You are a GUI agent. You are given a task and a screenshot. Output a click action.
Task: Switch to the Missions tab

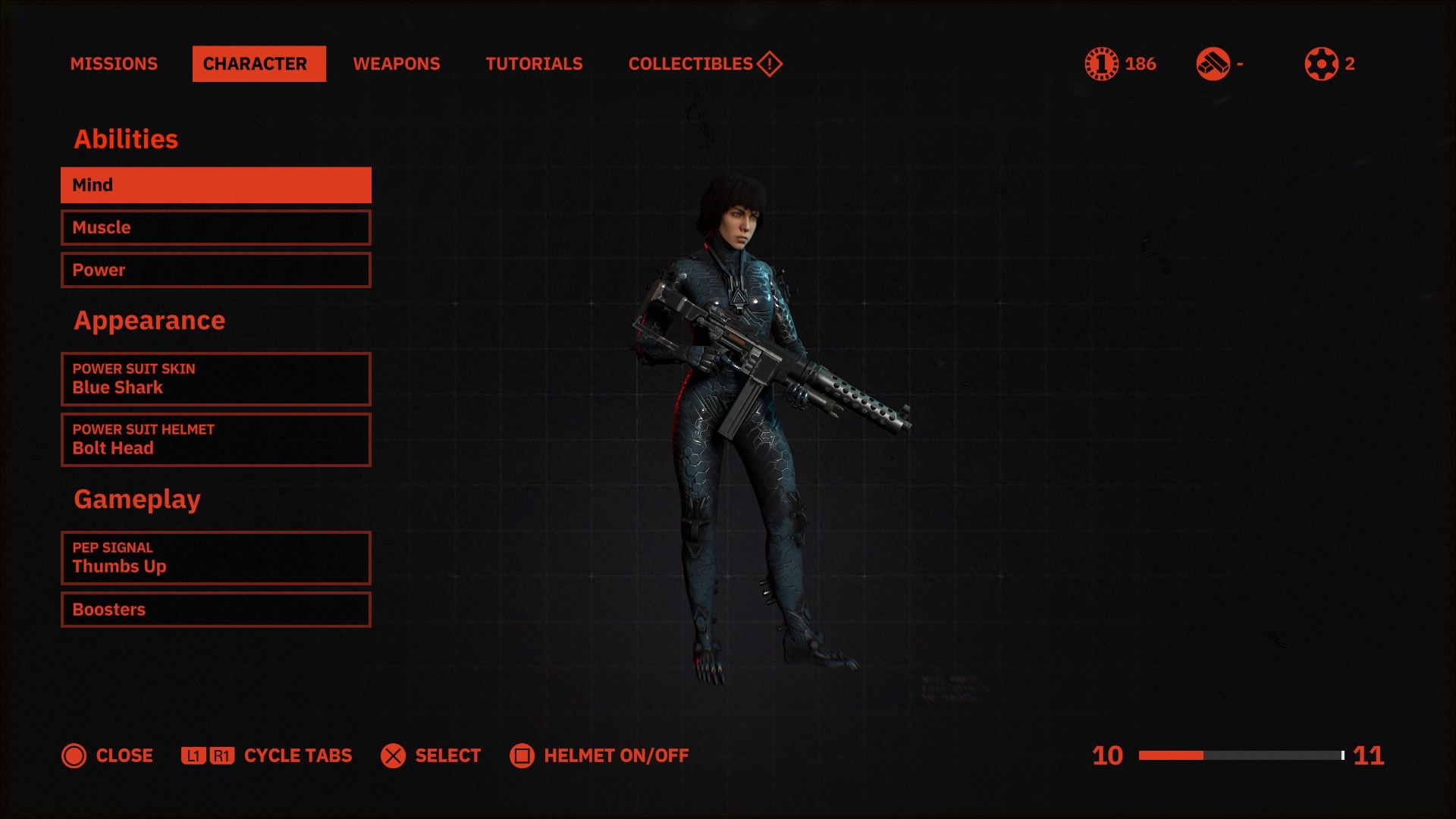(114, 64)
